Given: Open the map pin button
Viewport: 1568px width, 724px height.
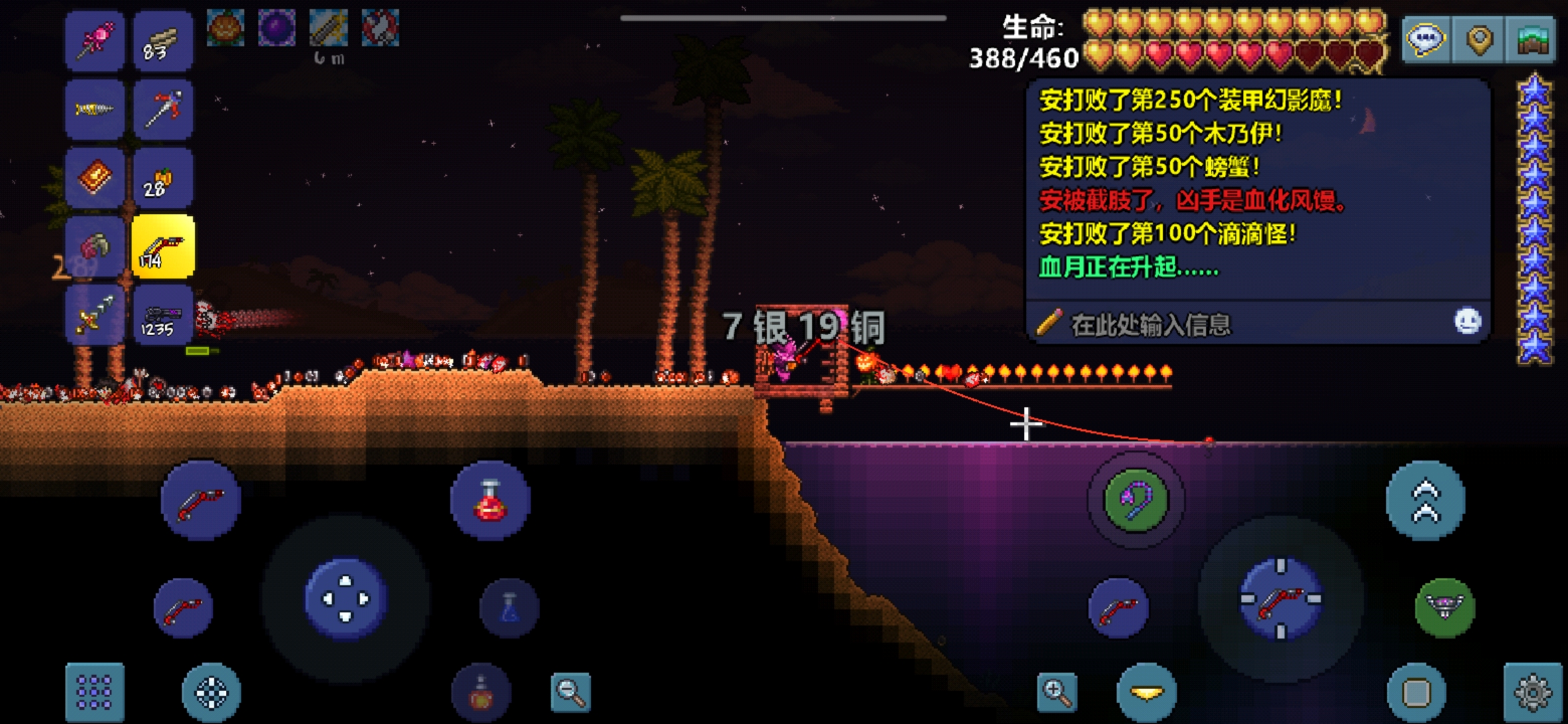Looking at the screenshot, I should coord(1479,40).
